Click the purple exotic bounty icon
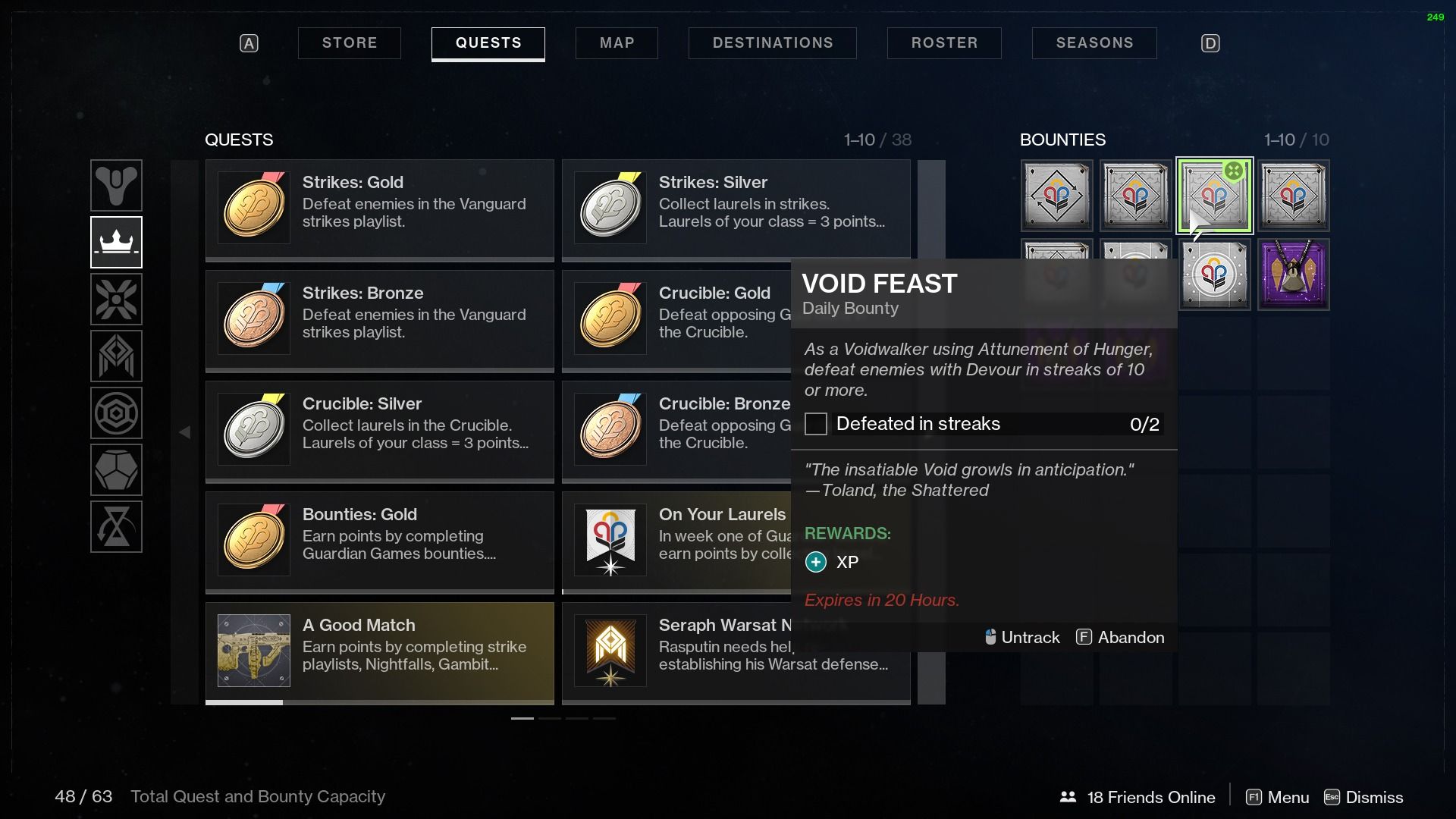This screenshot has width=1456, height=819. pyautogui.click(x=1292, y=275)
